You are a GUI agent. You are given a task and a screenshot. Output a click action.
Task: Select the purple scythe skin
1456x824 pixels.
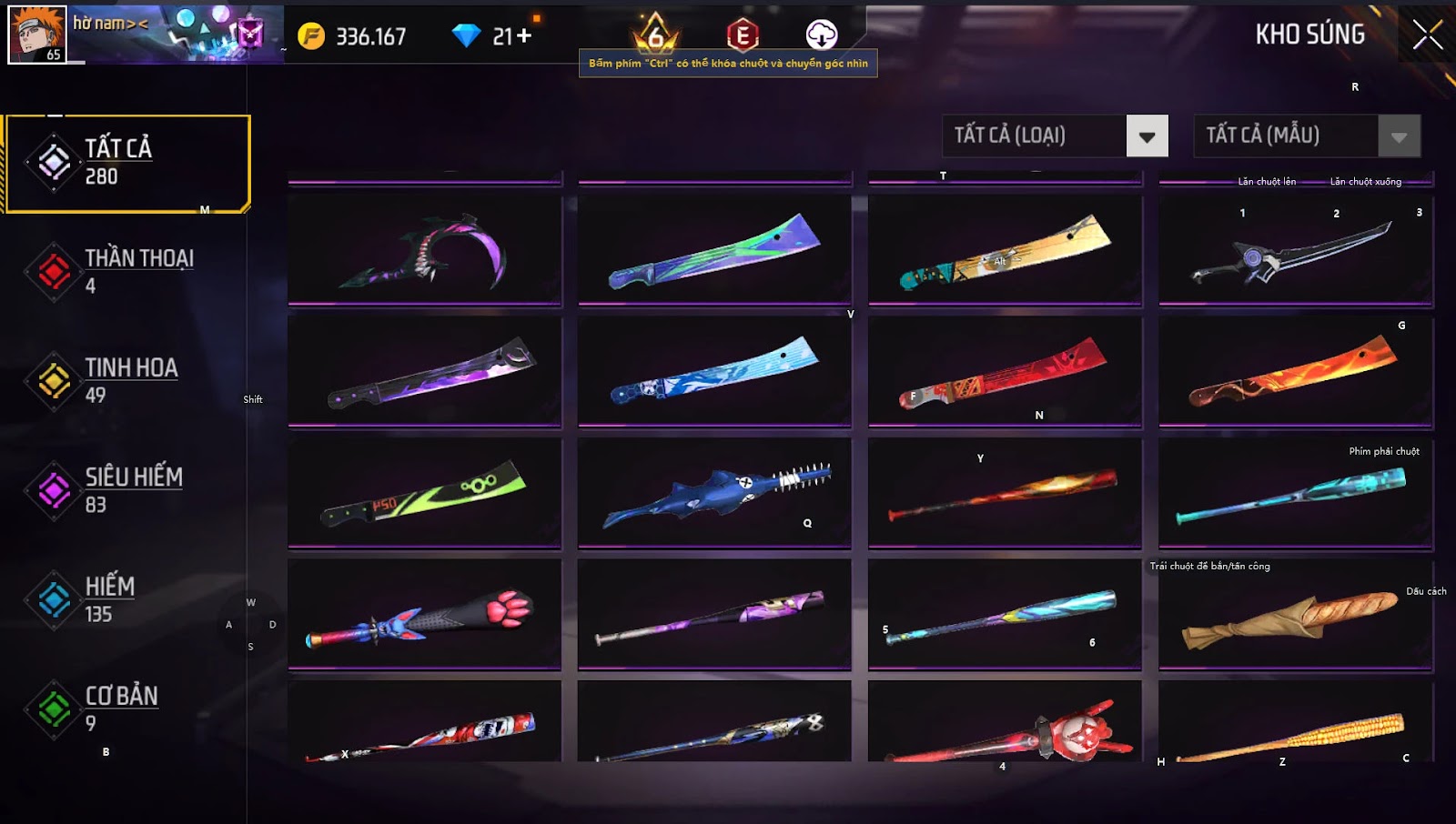425,250
